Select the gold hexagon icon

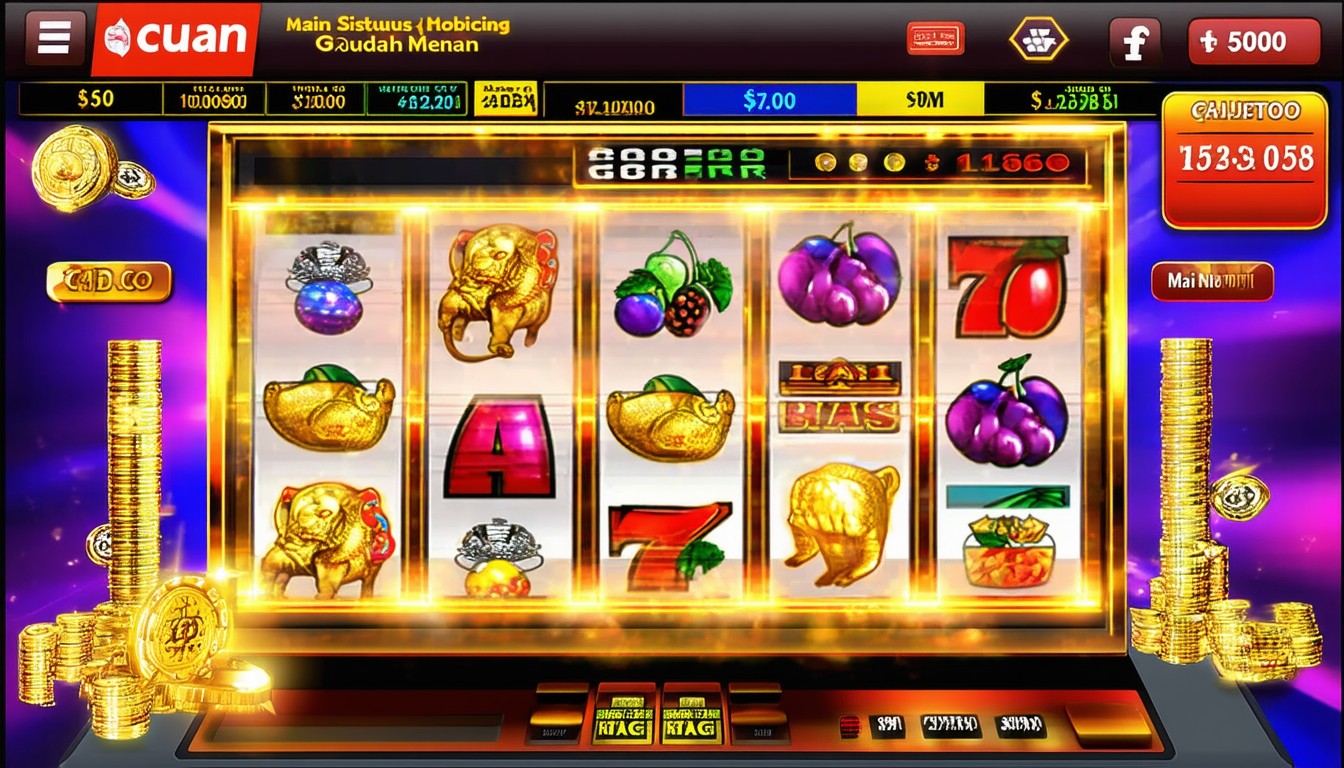tap(1038, 40)
